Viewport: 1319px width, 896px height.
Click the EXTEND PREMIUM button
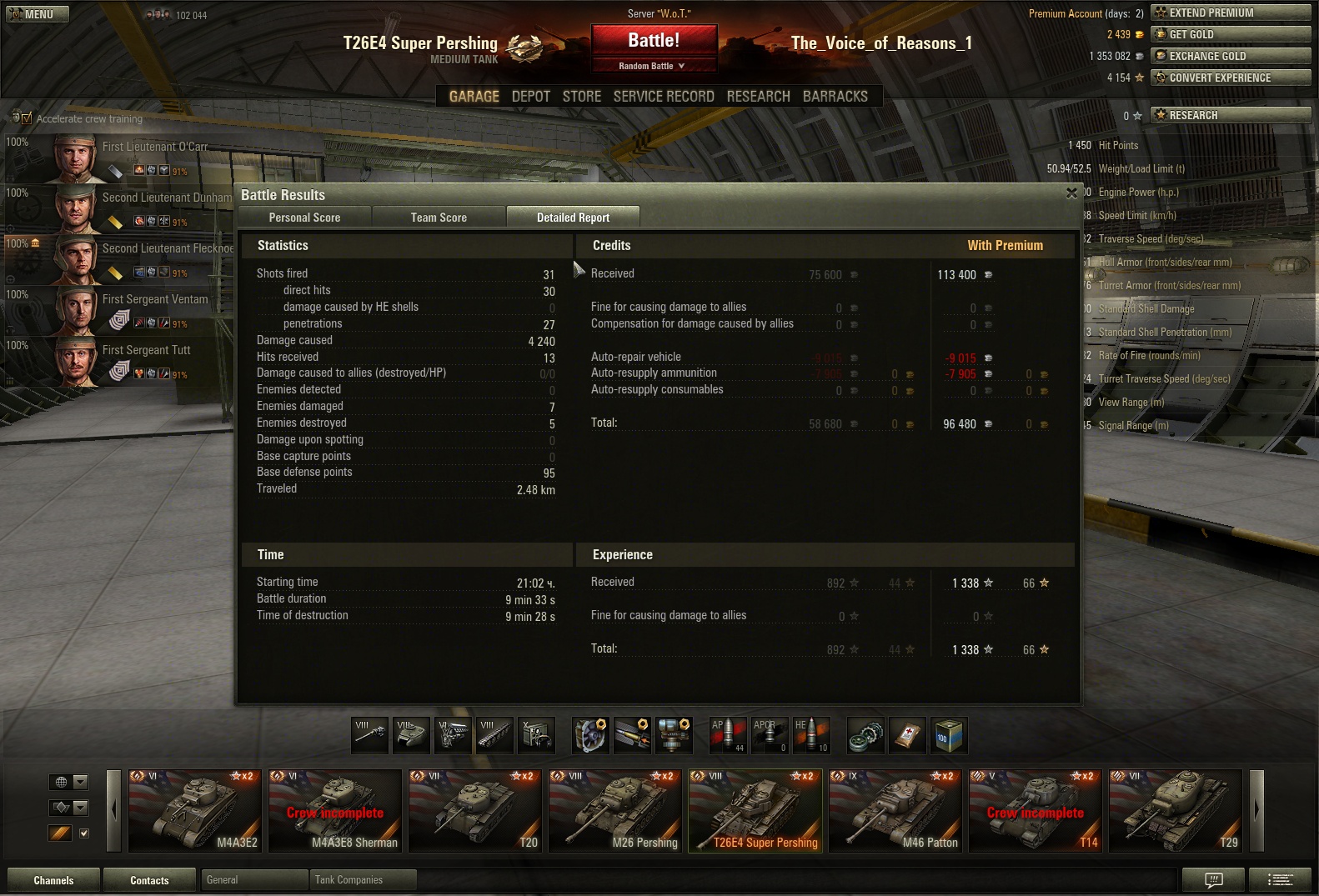click(1230, 13)
